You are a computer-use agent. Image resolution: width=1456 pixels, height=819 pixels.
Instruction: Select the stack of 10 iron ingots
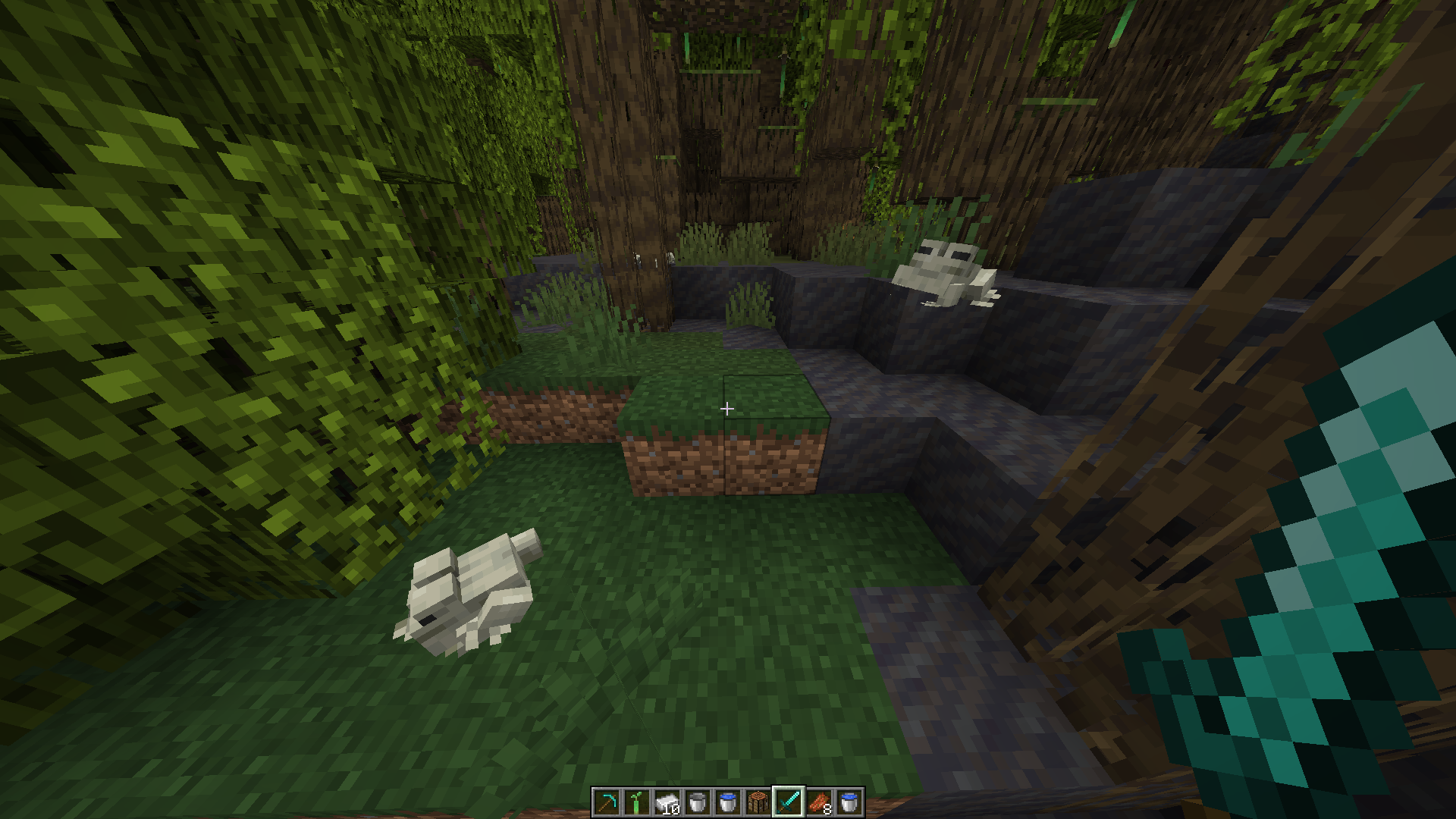[x=667, y=802]
